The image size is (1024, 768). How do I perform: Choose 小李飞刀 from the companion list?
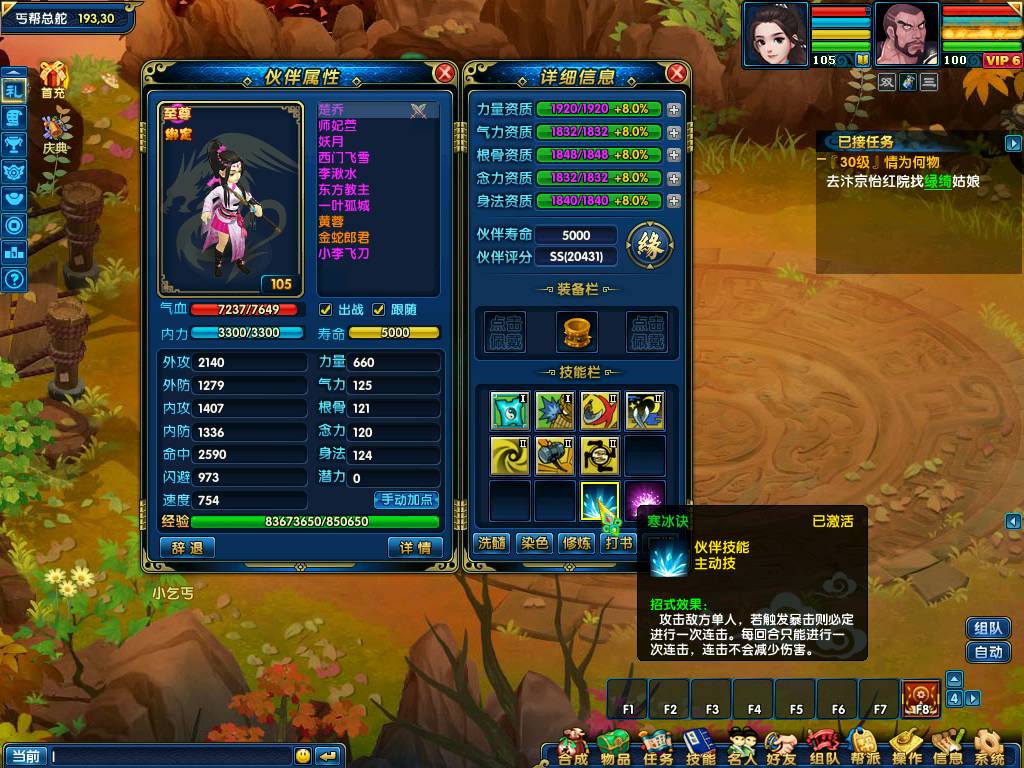tap(343, 254)
